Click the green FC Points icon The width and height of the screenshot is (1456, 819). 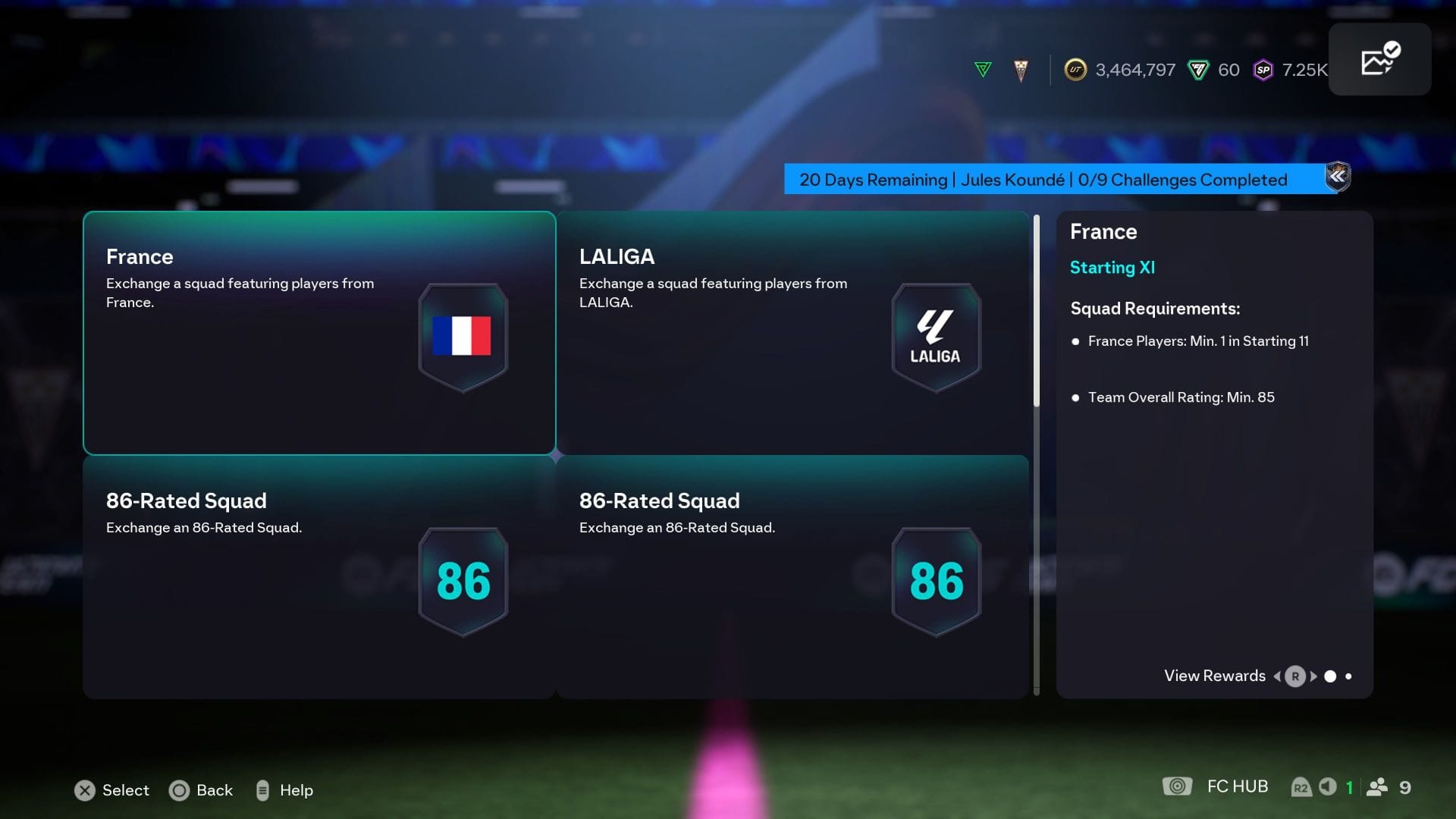point(1197,70)
